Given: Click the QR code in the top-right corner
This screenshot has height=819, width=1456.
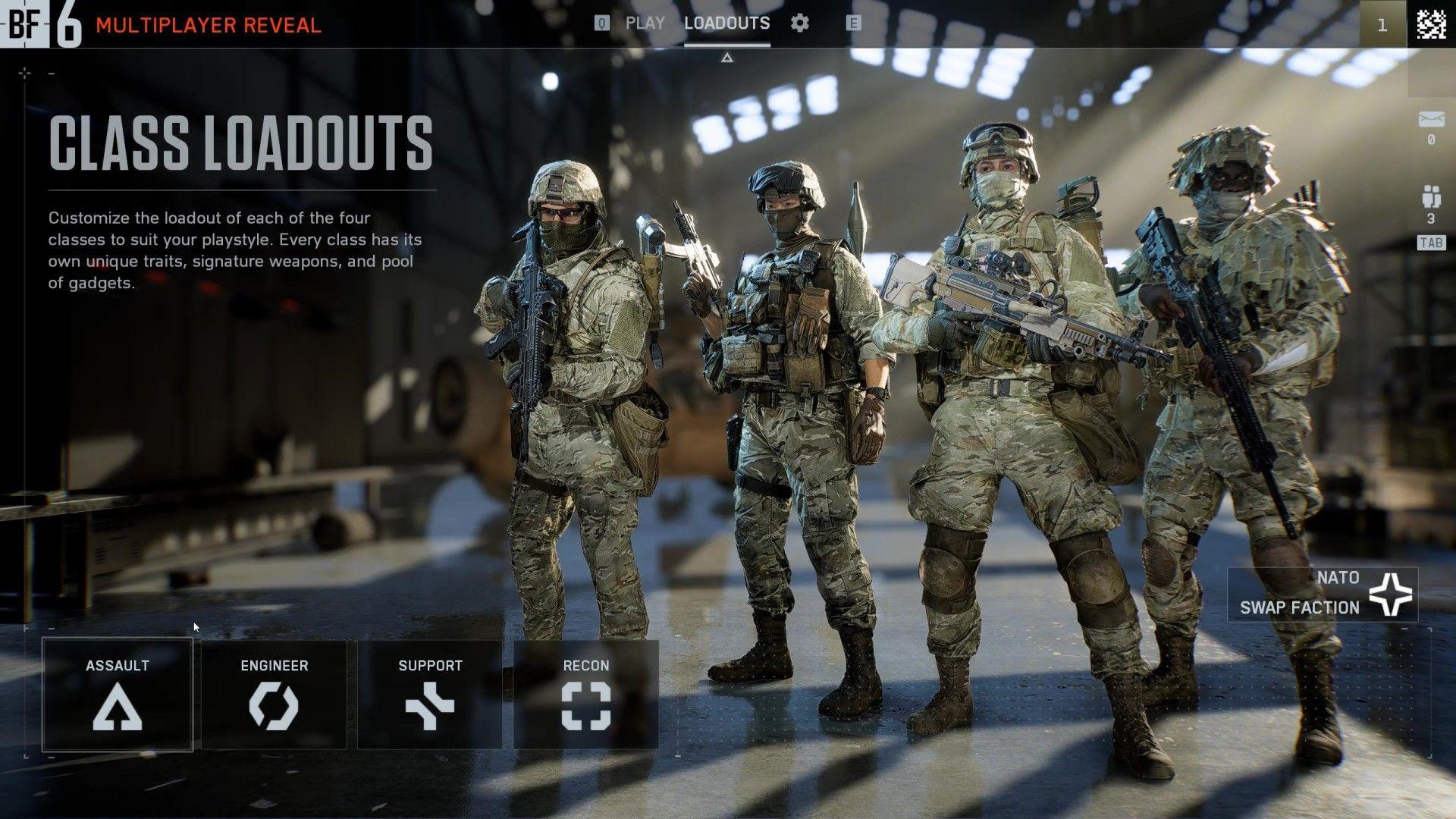Looking at the screenshot, I should (1432, 25).
